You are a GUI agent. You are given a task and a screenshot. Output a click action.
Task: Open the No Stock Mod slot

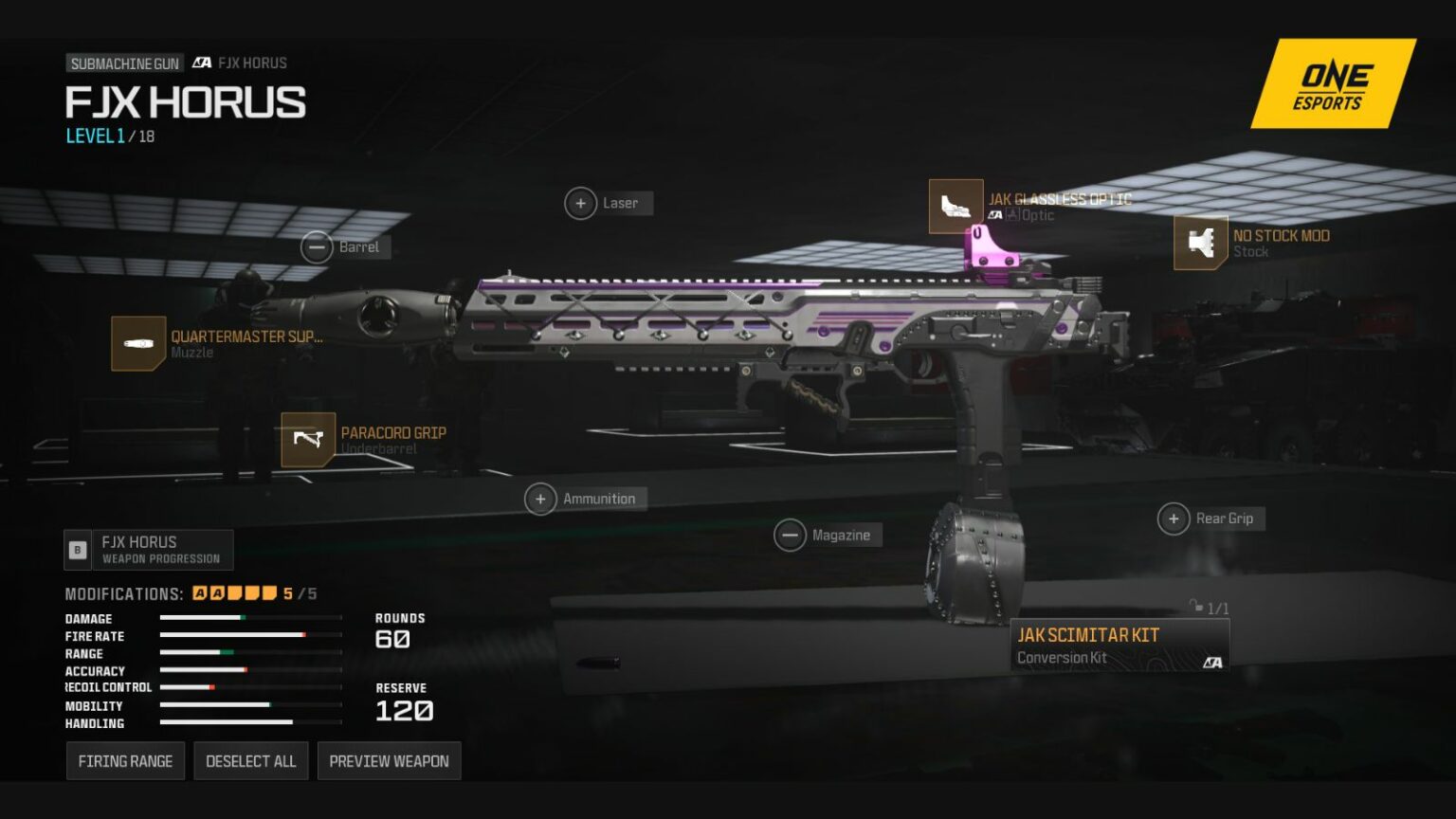click(x=1201, y=243)
